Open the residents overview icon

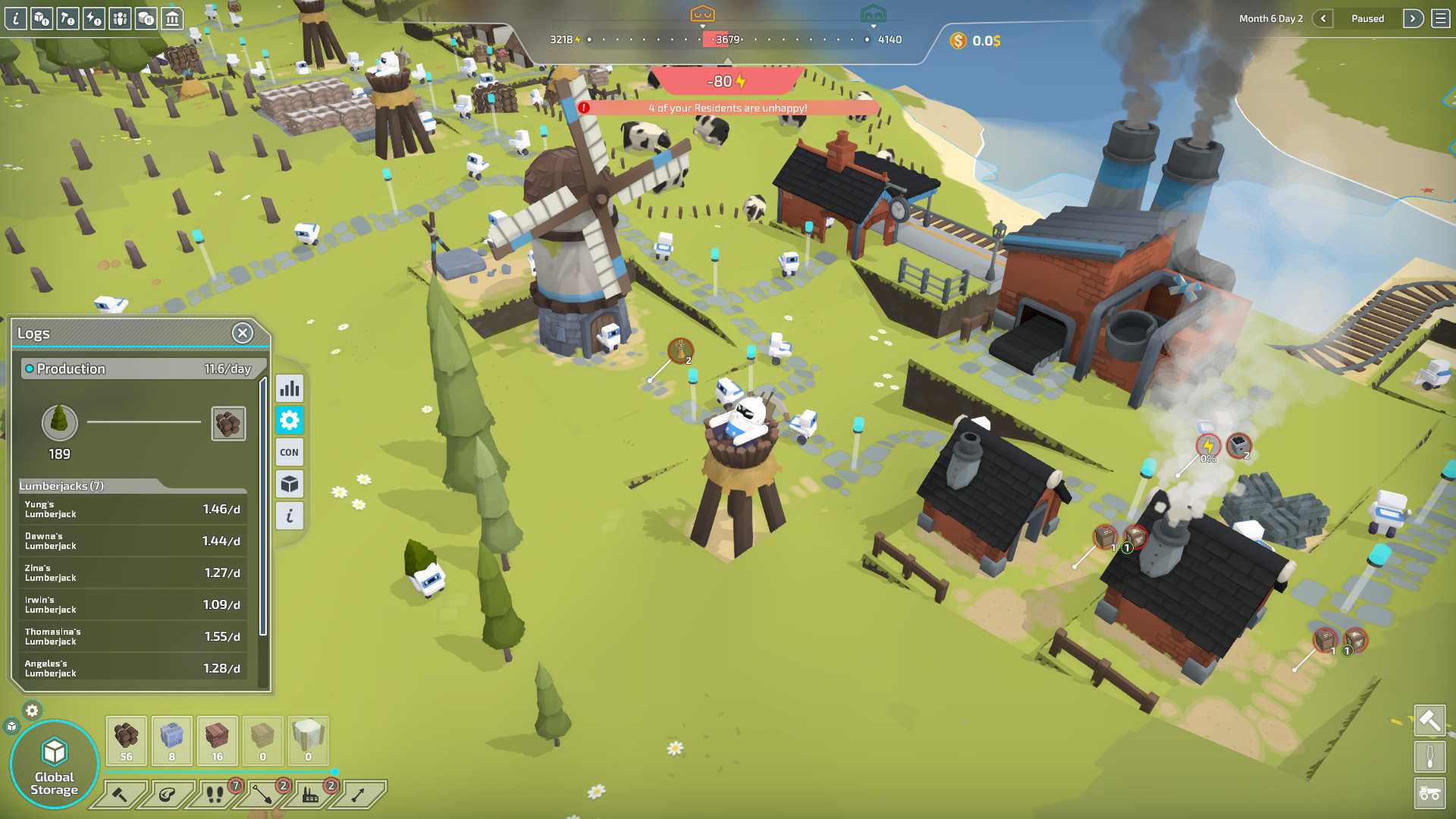(121, 18)
